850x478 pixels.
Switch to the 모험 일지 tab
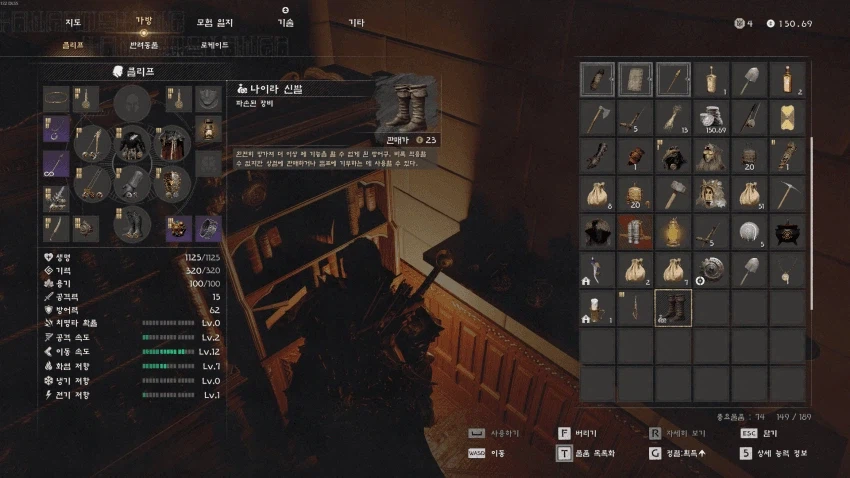(211, 21)
